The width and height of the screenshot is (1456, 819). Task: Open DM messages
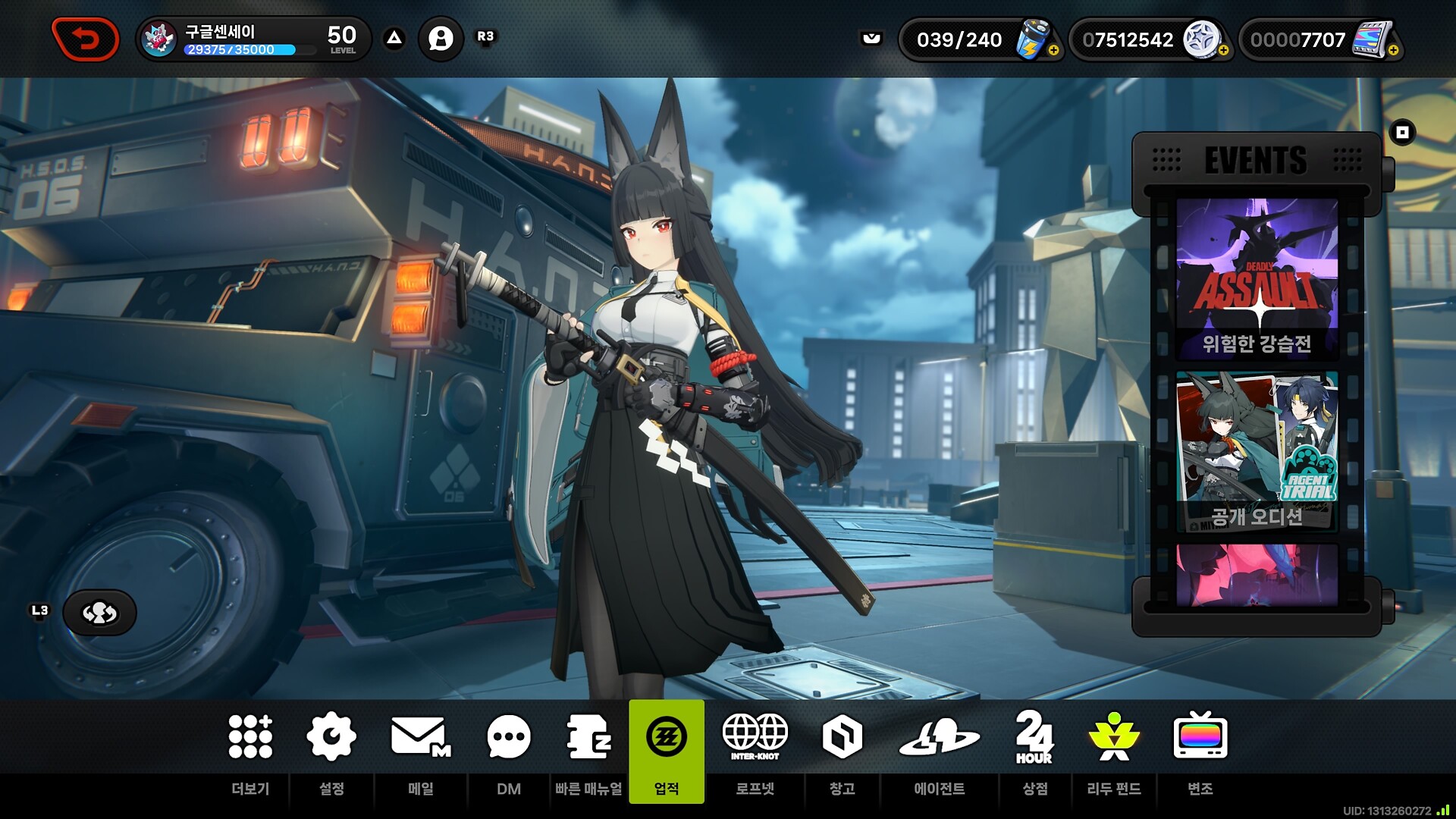pos(509,751)
